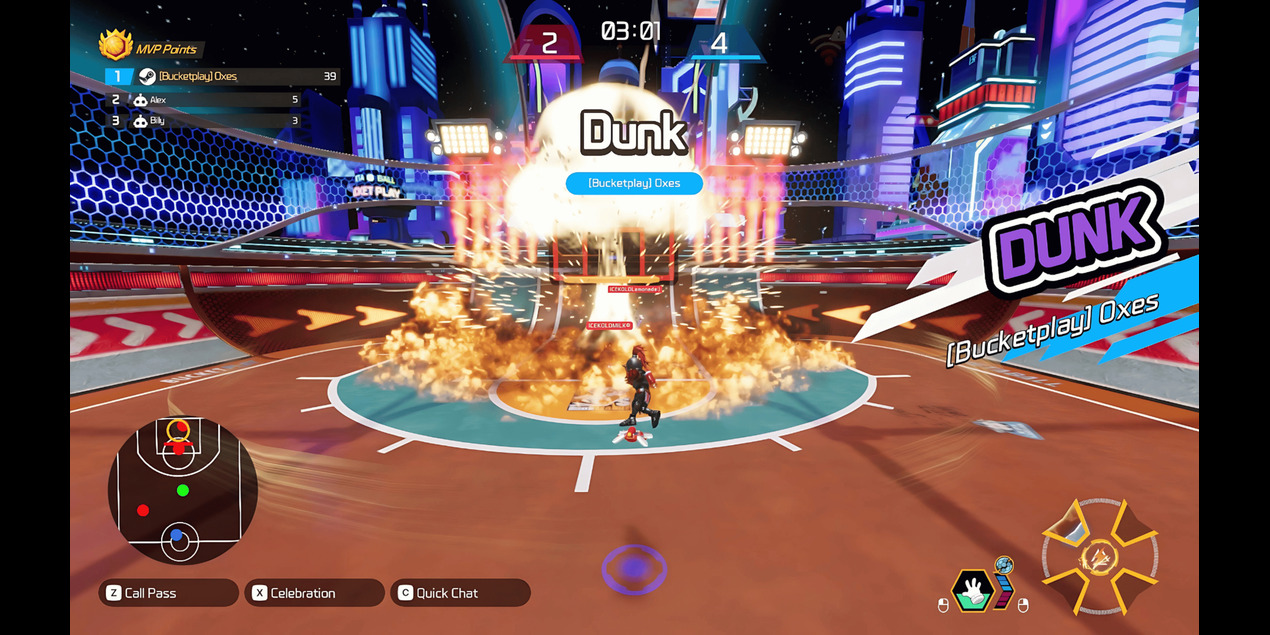Select the blue orb item icon
The width and height of the screenshot is (1270, 635).
[1004, 566]
